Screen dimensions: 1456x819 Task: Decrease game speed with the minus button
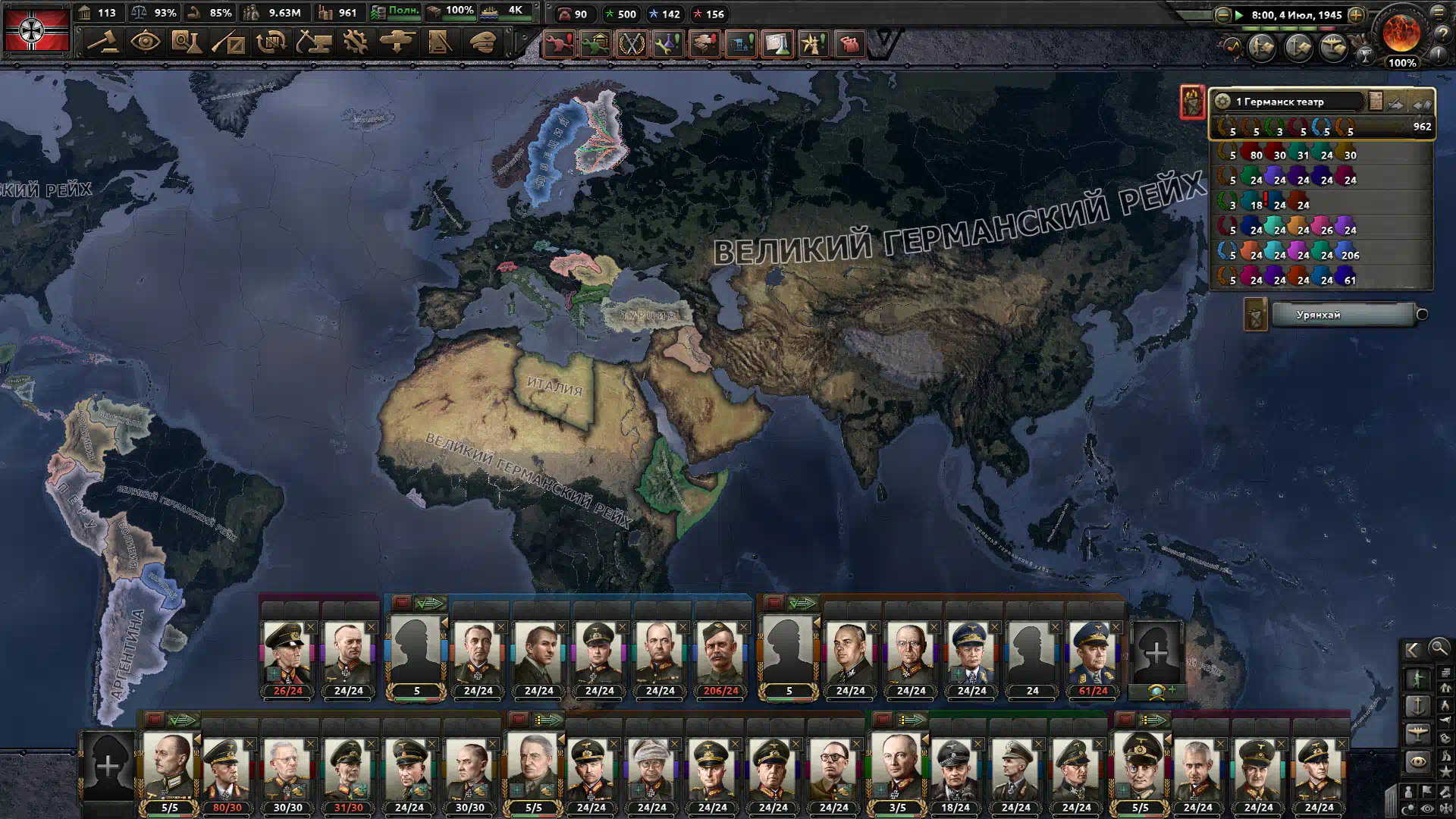pos(1222,14)
